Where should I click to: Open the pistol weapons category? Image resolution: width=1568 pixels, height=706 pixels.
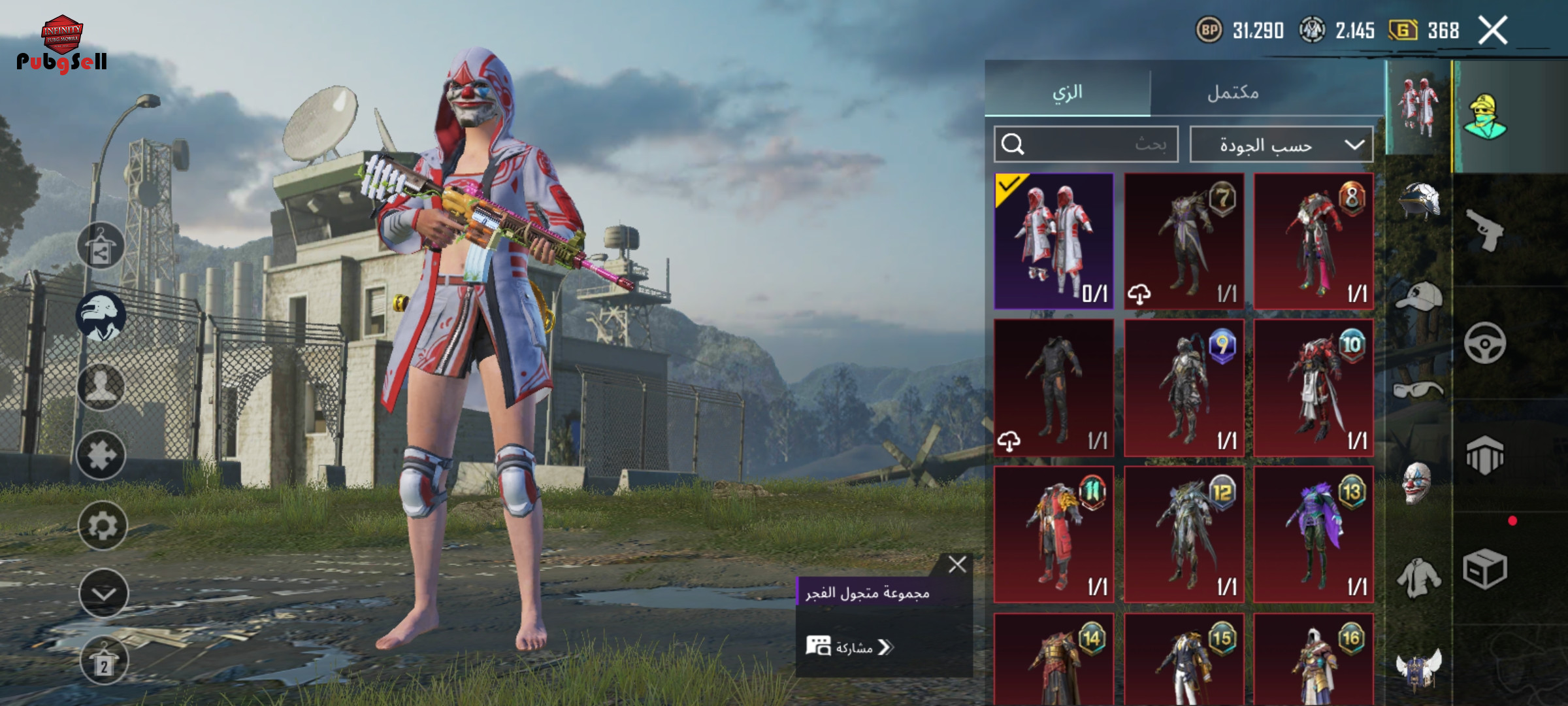(x=1484, y=230)
